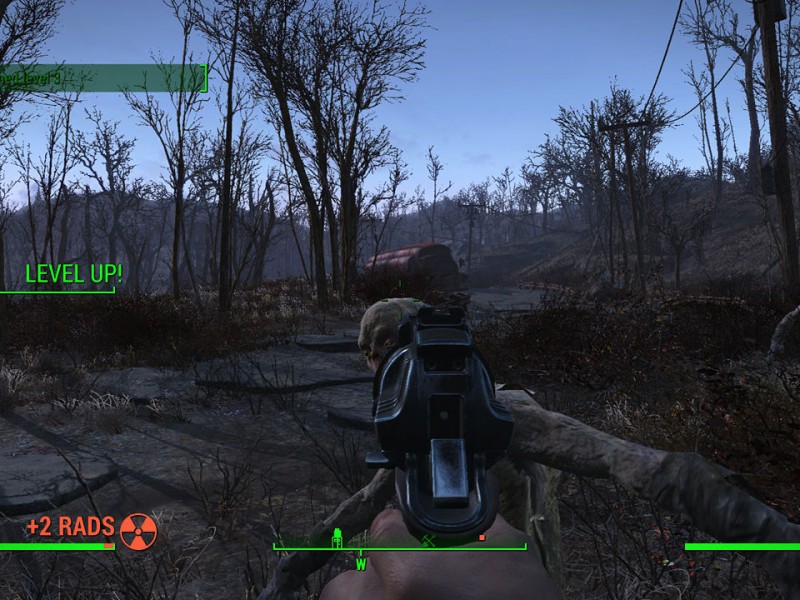Click the red enemy marker on compass
The width and height of the screenshot is (800, 600).
[481, 538]
